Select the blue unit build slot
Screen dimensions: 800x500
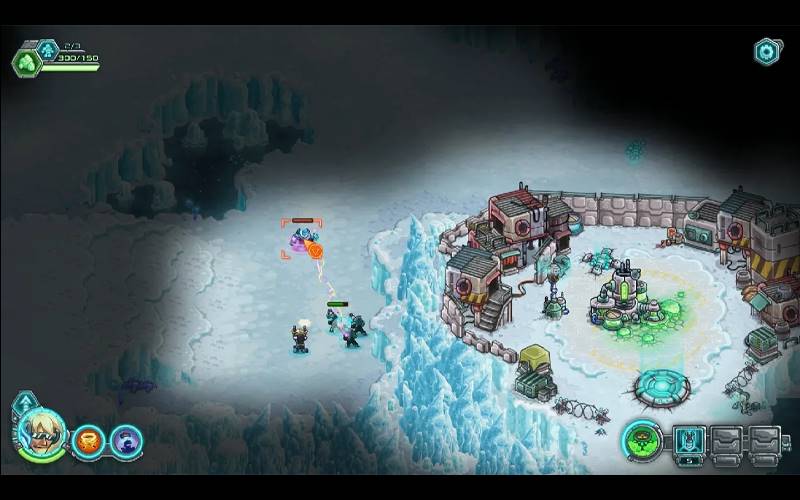pyautogui.click(x=689, y=439)
